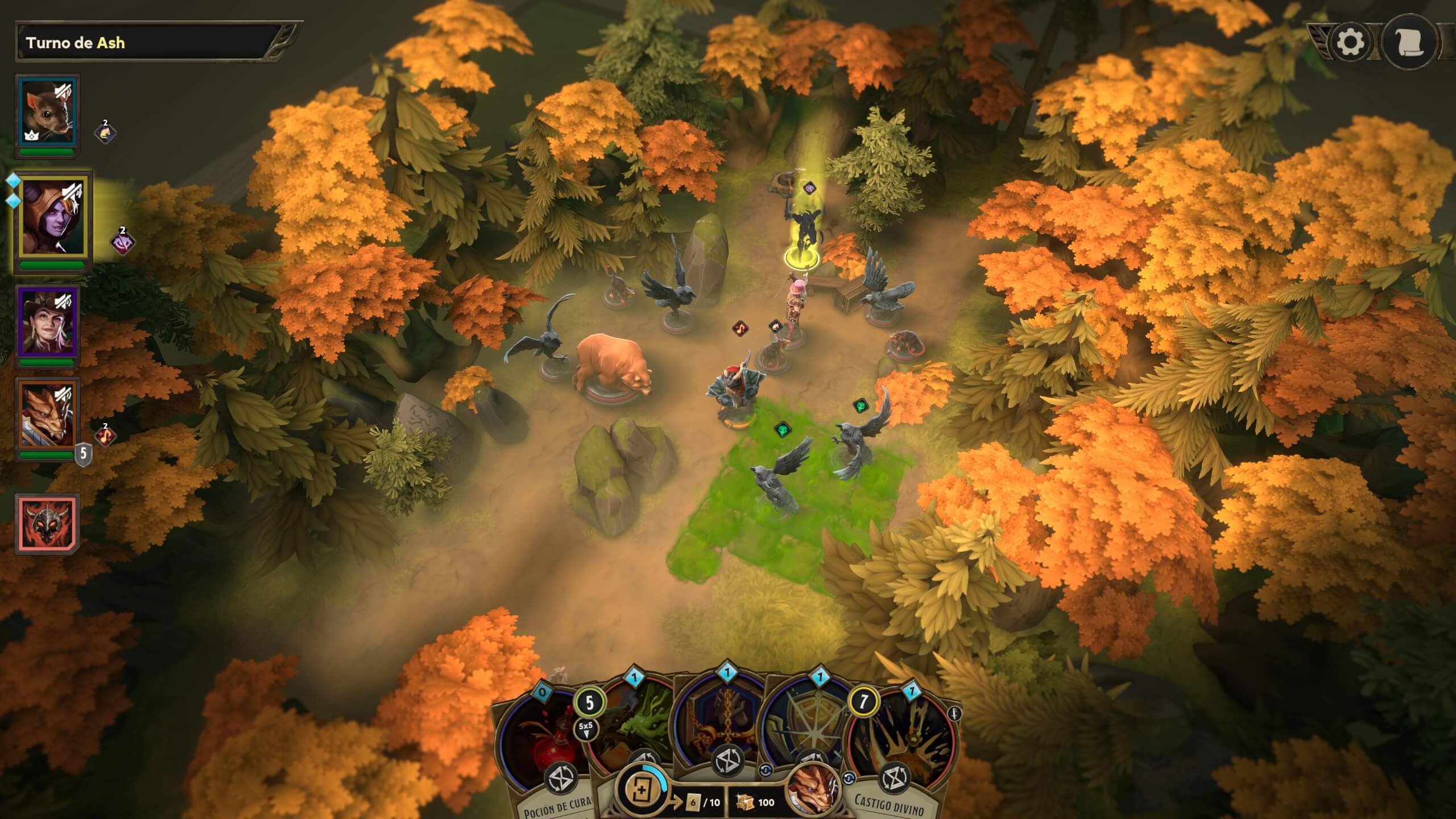Screen dimensions: 1456x819
Task: Open the scroll journal log
Action: coord(1408,42)
